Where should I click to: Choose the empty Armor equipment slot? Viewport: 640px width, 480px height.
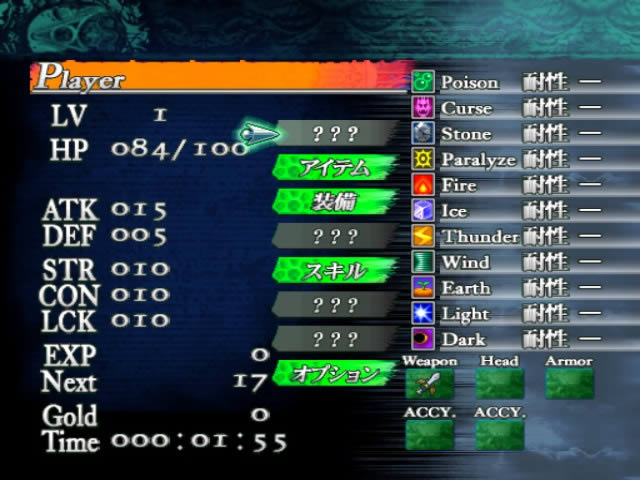569,383
